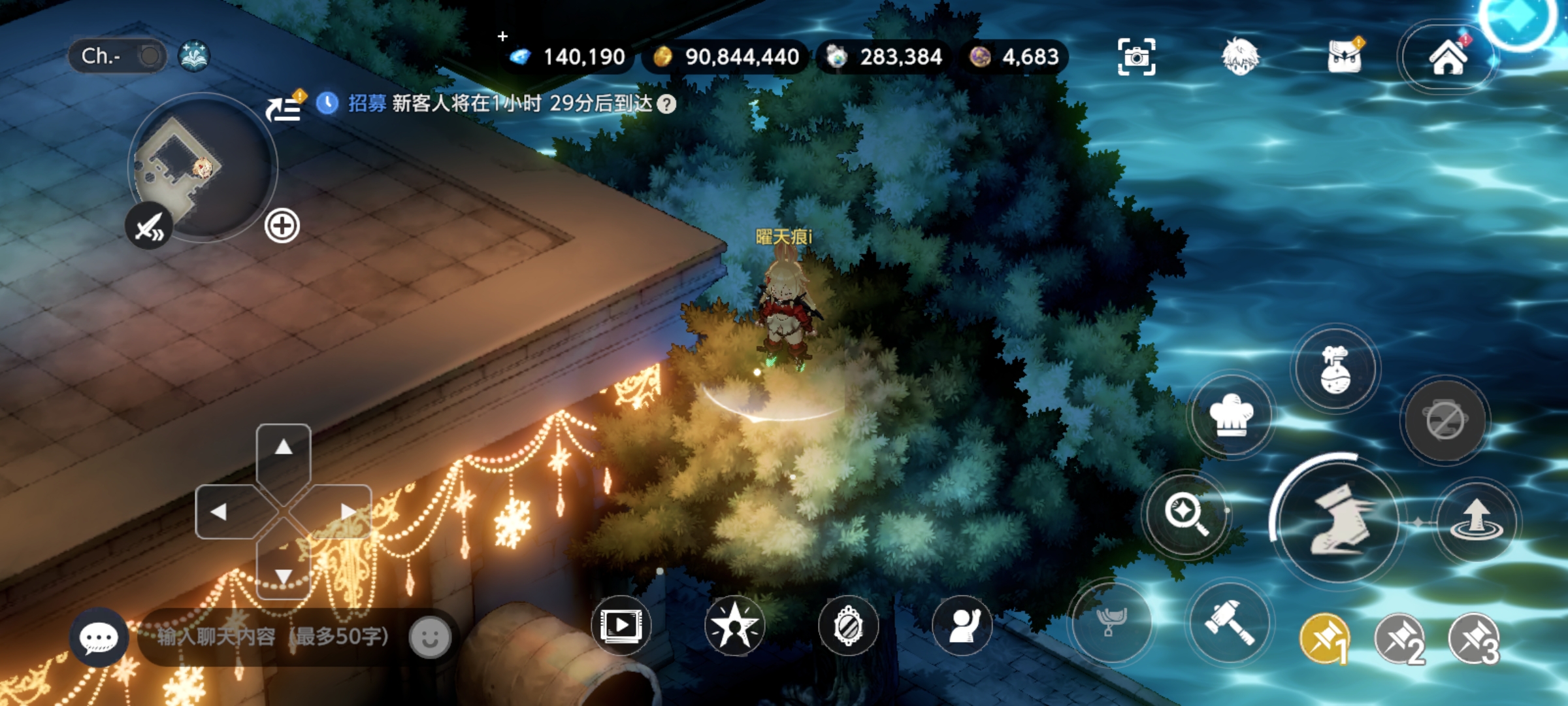Activate the winged boot dash button
This screenshot has height=706, width=1568.
click(x=1338, y=520)
